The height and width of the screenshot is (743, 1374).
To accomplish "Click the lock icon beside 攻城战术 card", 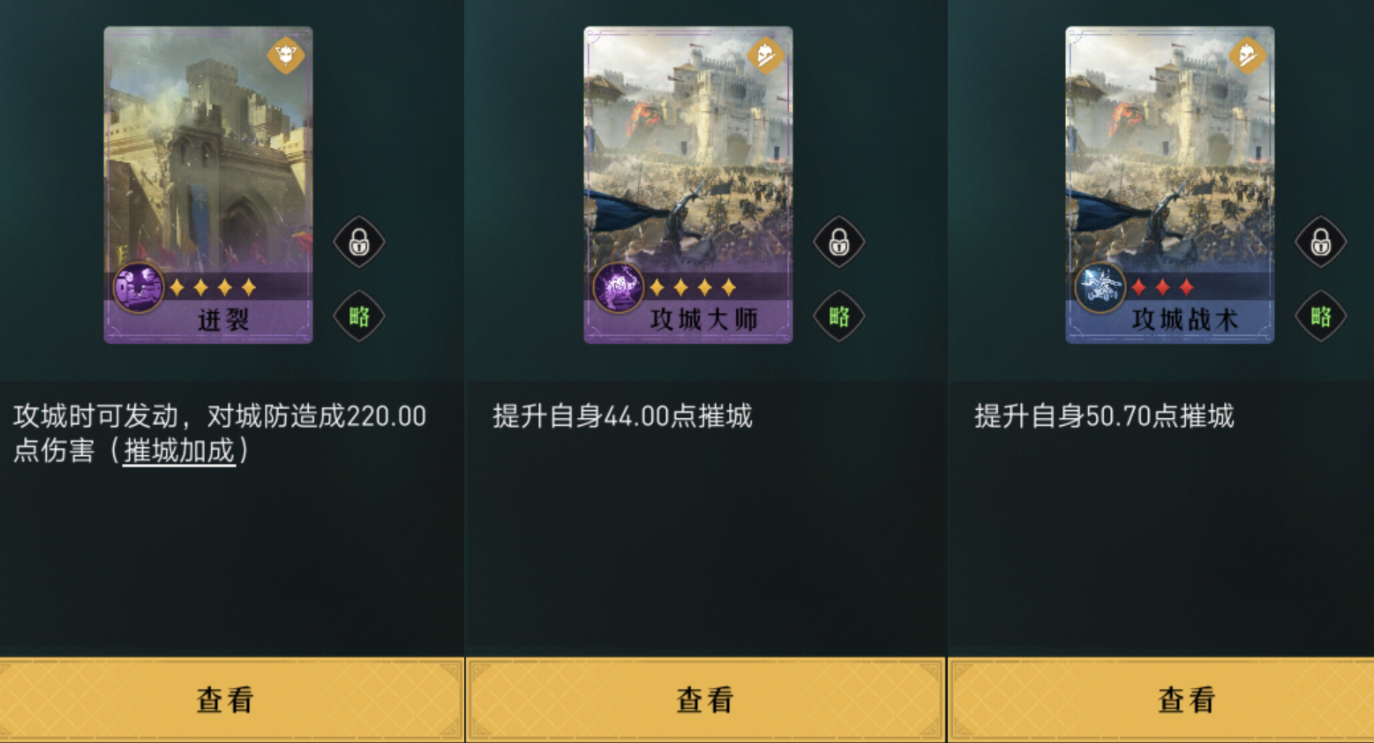I will pos(1320,242).
